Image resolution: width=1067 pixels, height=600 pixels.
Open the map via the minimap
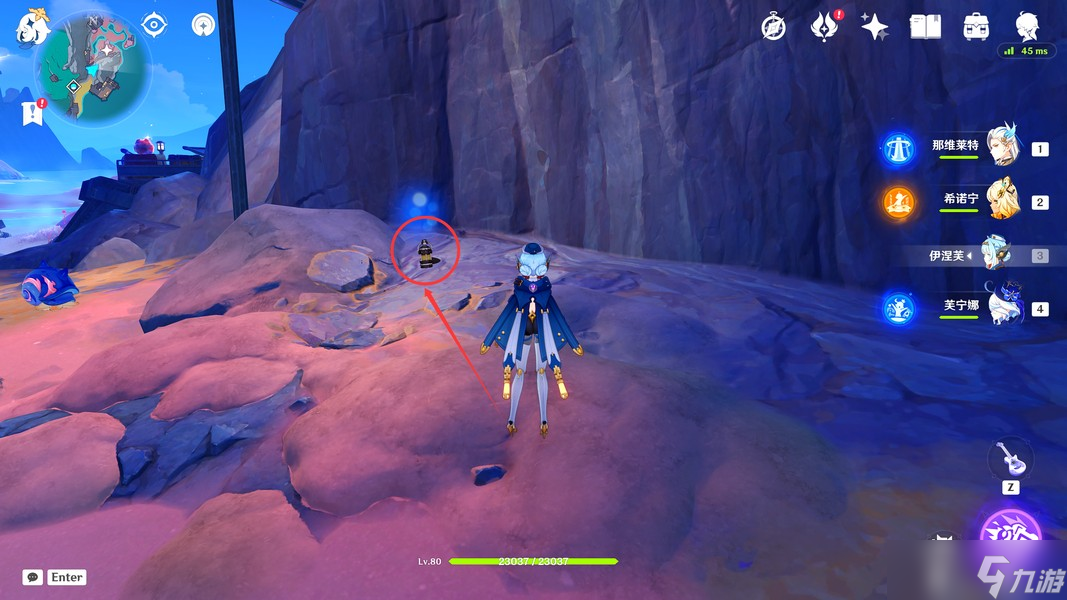92,67
